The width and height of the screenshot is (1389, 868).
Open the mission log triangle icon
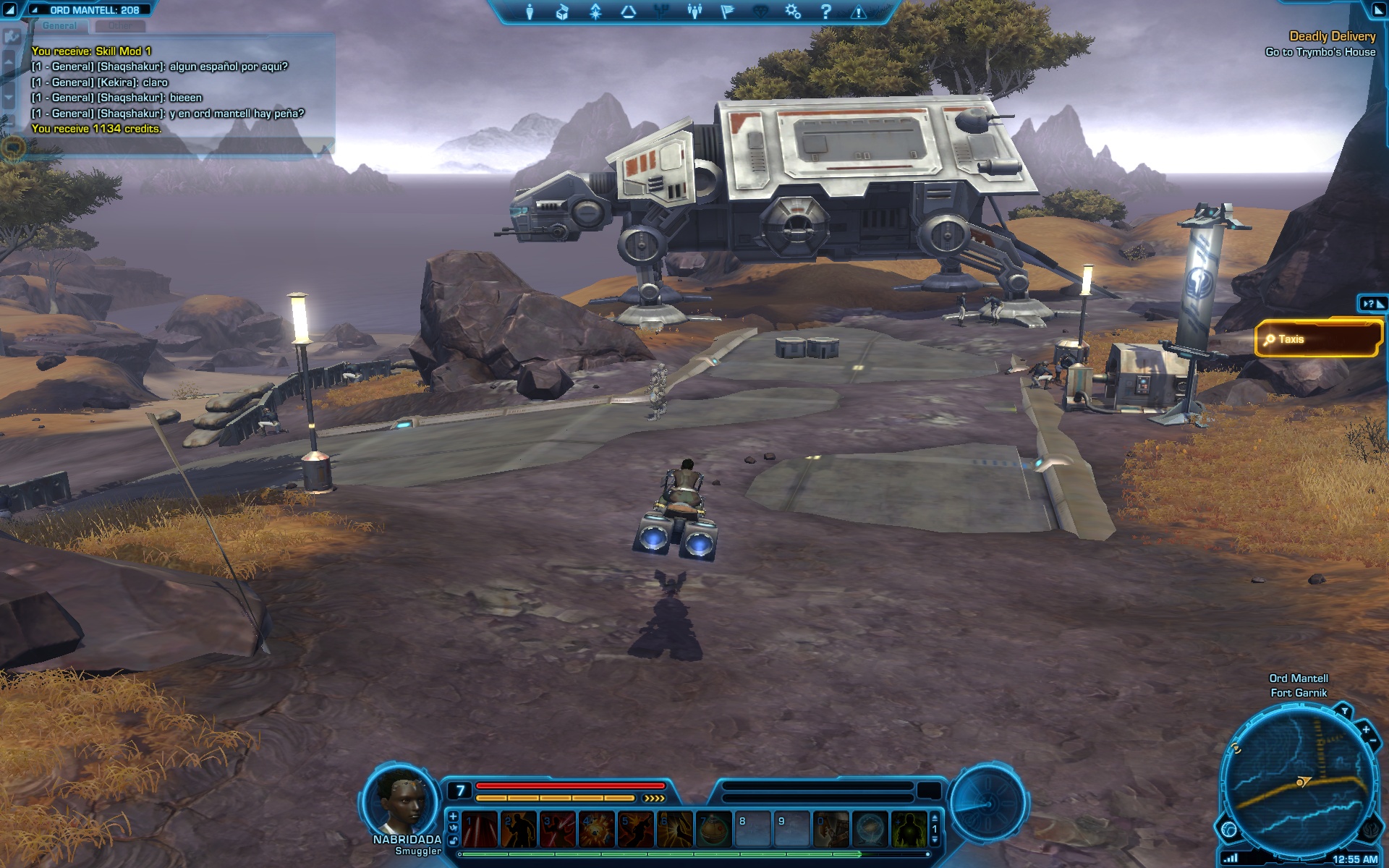pyautogui.click(x=628, y=12)
